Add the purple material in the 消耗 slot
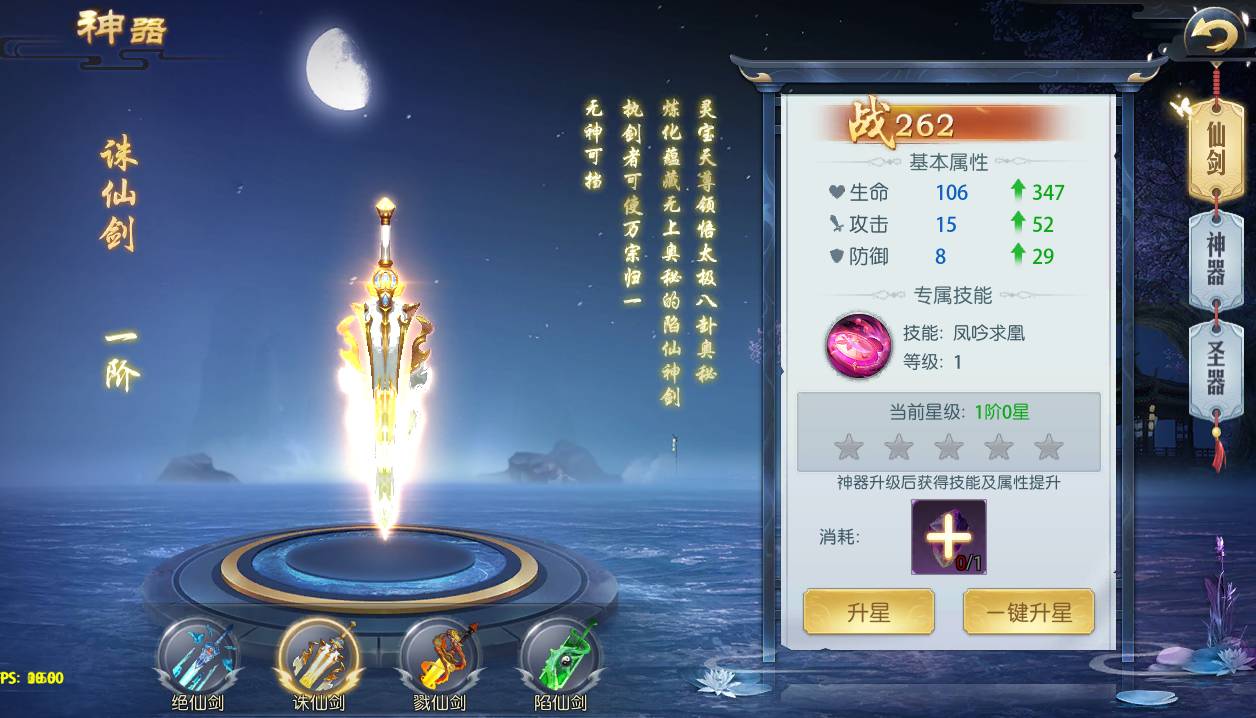This screenshot has width=1256, height=718. 948,537
